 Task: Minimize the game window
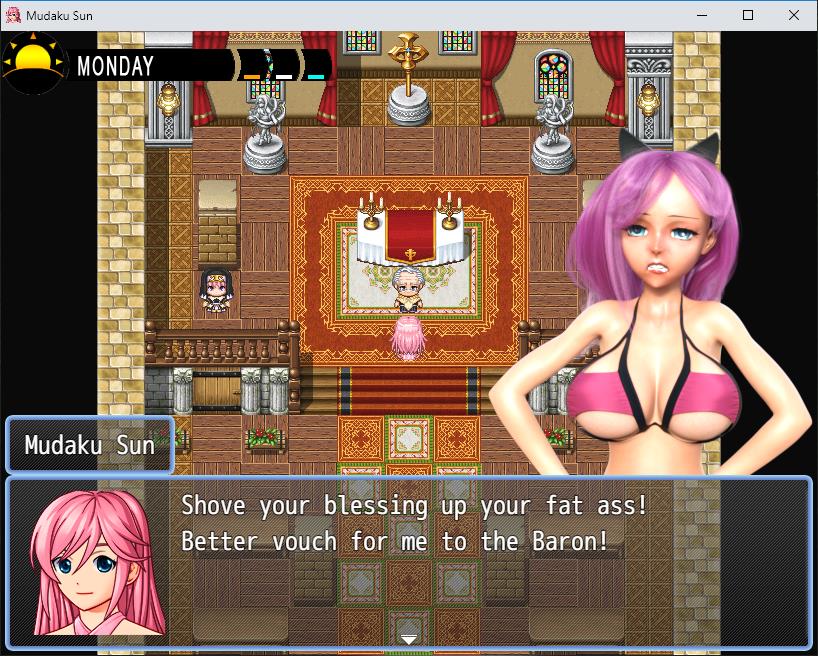coord(702,15)
